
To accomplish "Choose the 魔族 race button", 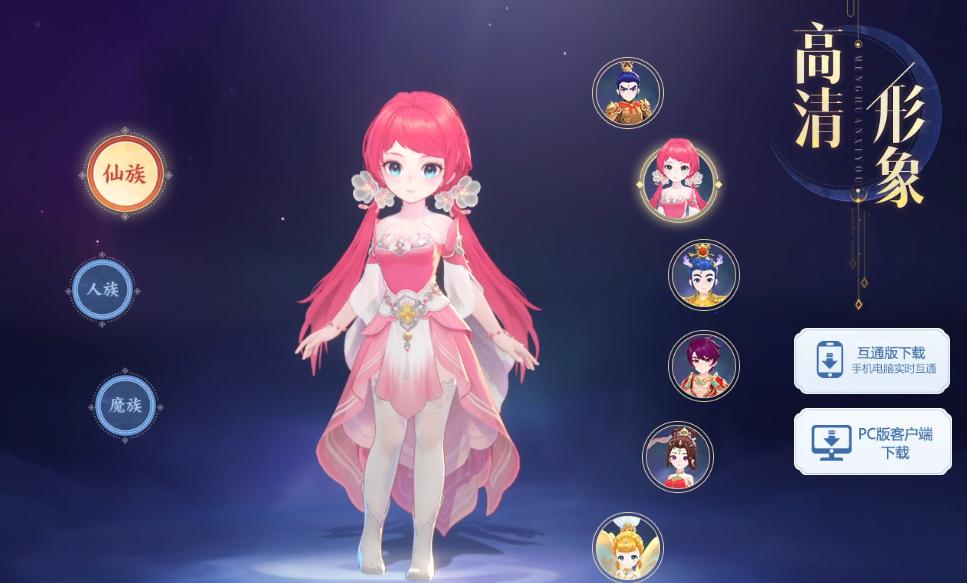I will (126, 405).
